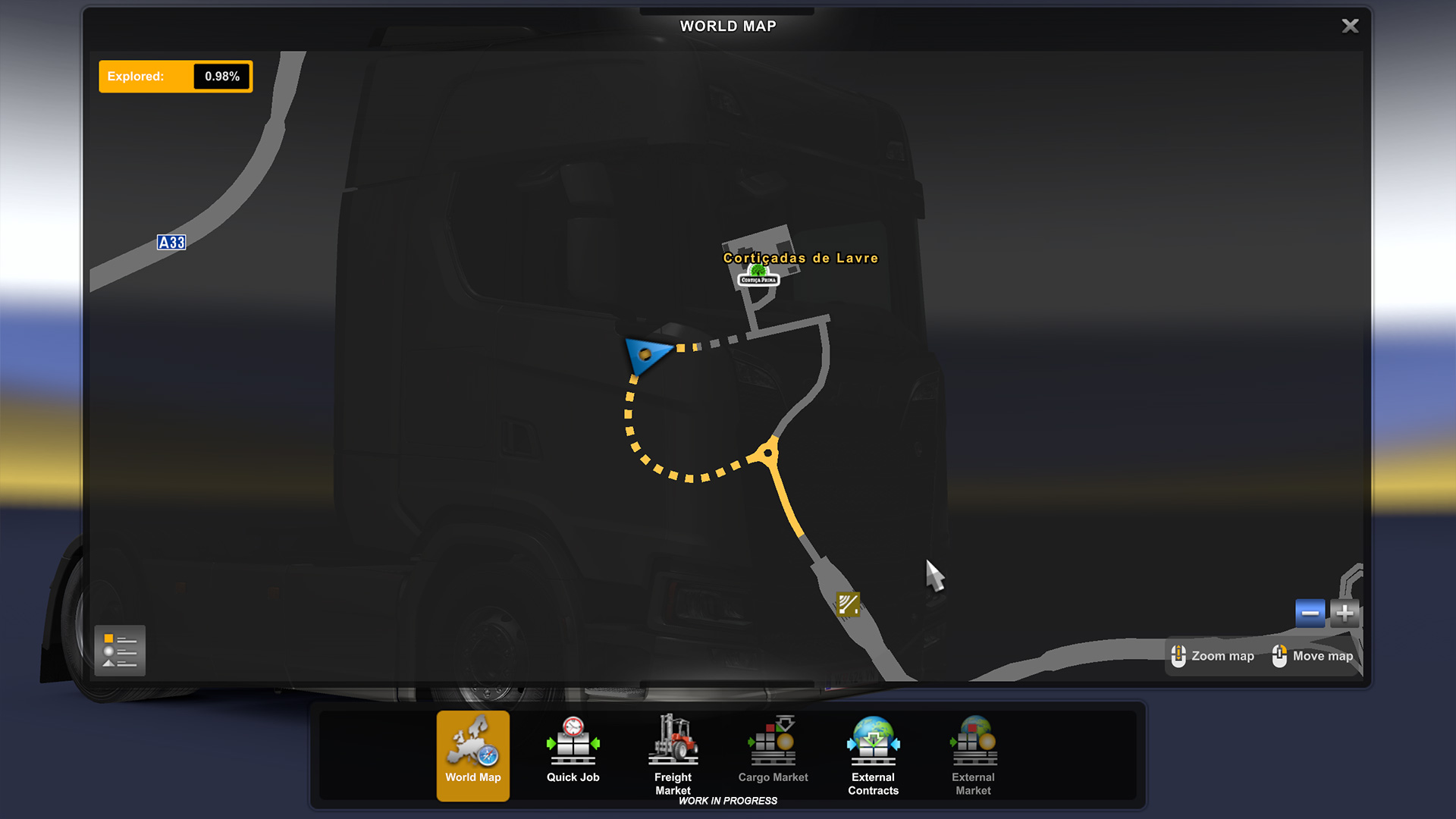Screen dimensions: 1456x819
Task: Open the External Market
Action: pyautogui.click(x=973, y=755)
